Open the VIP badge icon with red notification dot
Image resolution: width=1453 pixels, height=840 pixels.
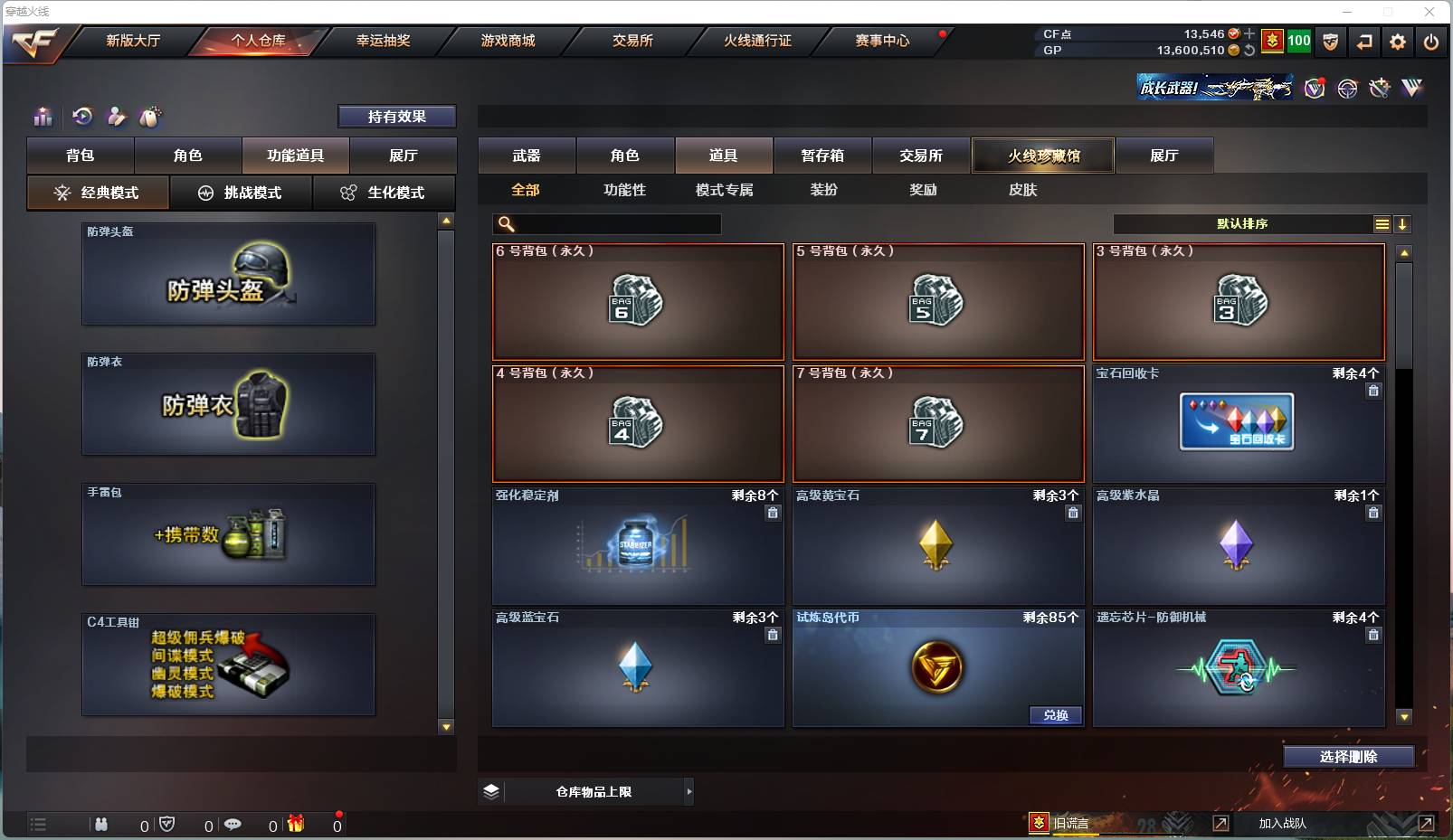coord(1314,88)
